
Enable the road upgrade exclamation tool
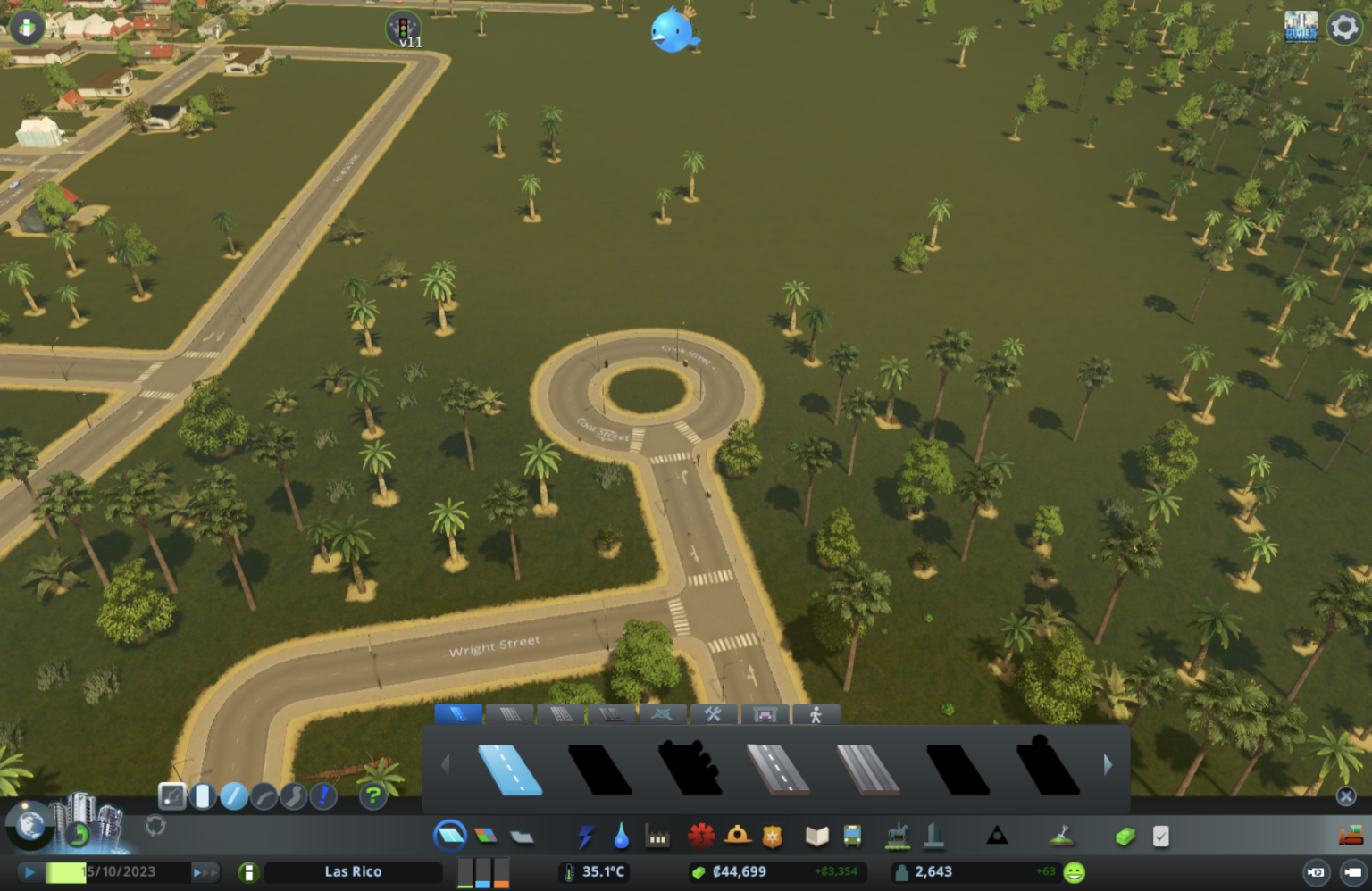[x=322, y=795]
